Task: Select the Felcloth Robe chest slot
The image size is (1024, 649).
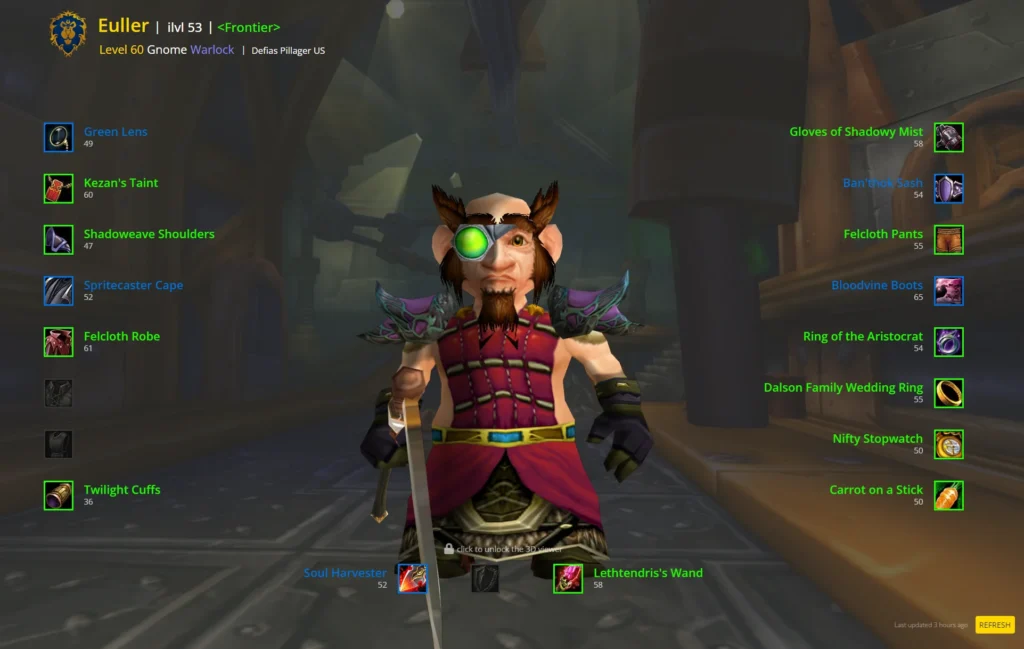Action: click(59, 342)
